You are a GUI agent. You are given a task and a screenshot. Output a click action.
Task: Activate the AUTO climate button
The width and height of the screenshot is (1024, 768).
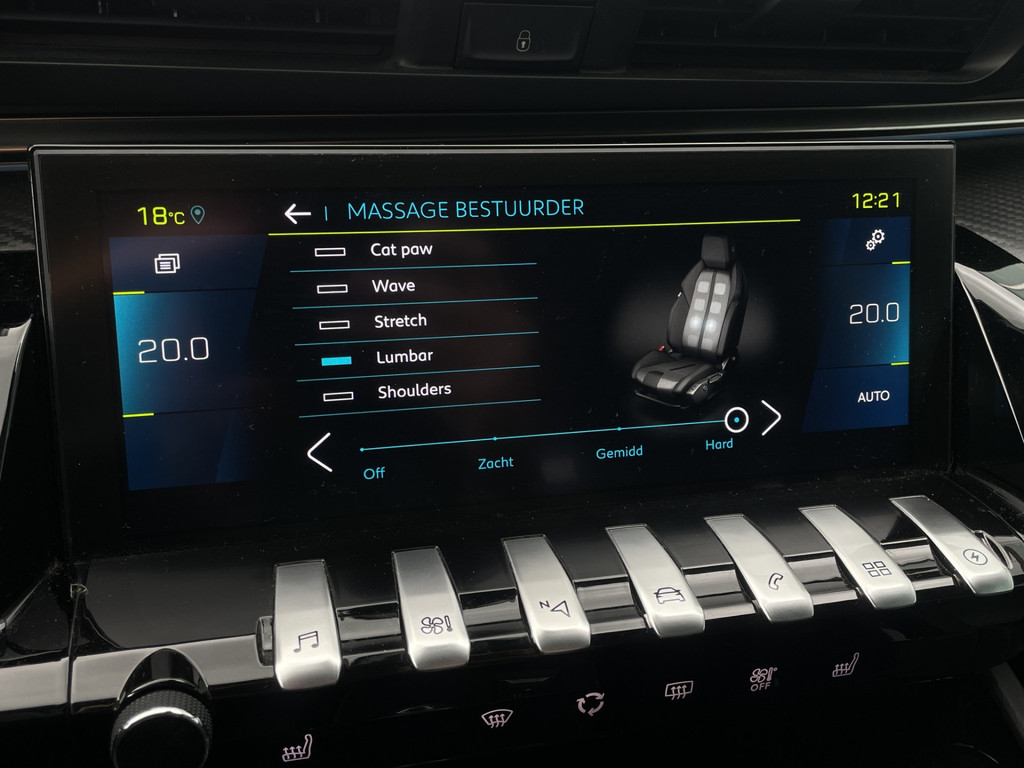[873, 397]
